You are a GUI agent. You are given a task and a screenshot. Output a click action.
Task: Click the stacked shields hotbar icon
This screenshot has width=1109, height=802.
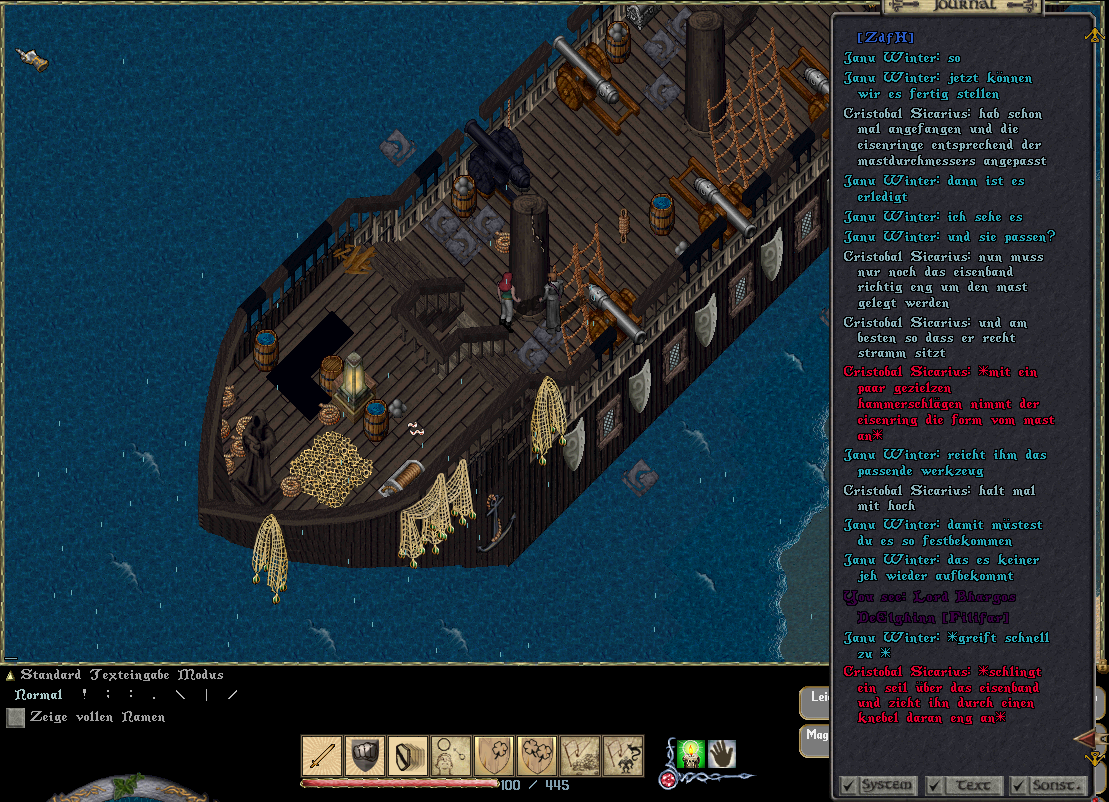(x=408, y=756)
